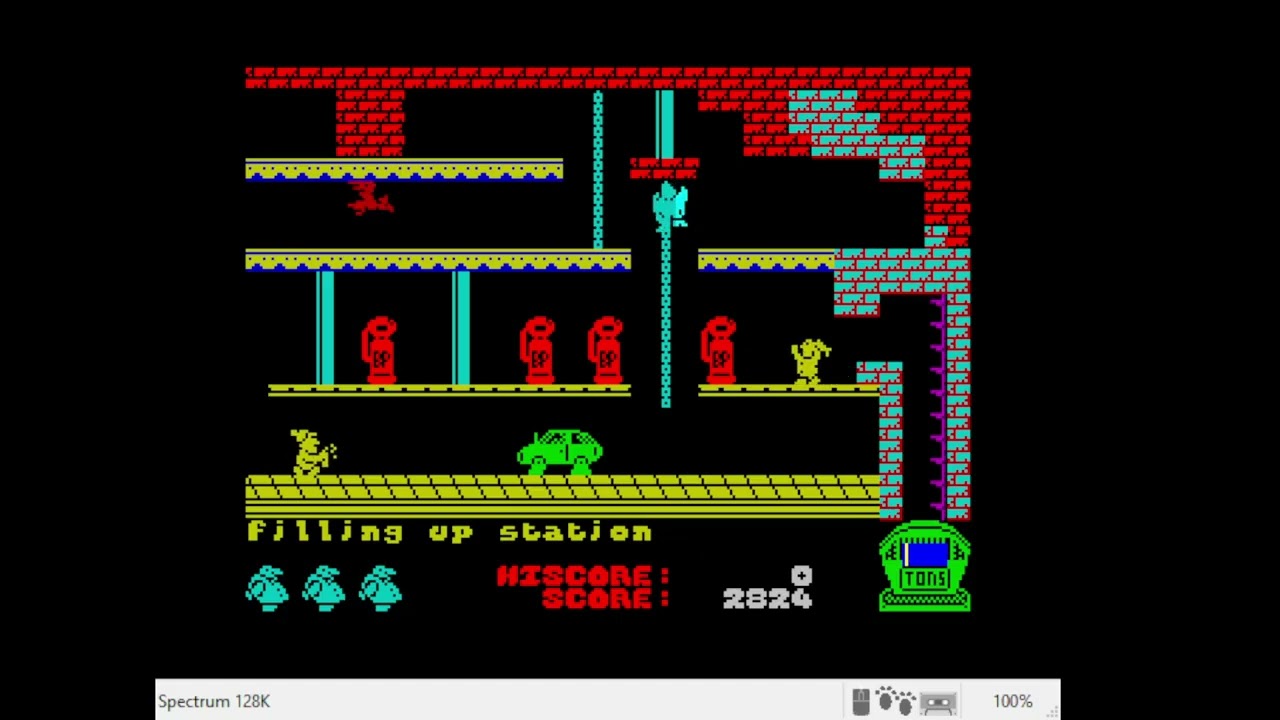Click the resize grip at the window corner
Viewport: 1280px width, 720px height.
[x=1051, y=712]
